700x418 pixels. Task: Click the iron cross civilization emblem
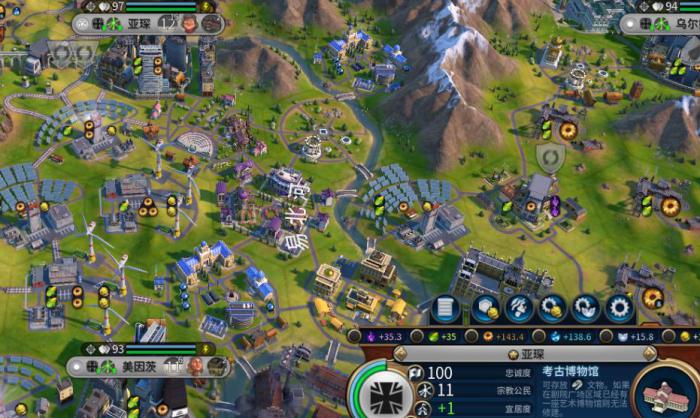pyautogui.click(x=381, y=392)
